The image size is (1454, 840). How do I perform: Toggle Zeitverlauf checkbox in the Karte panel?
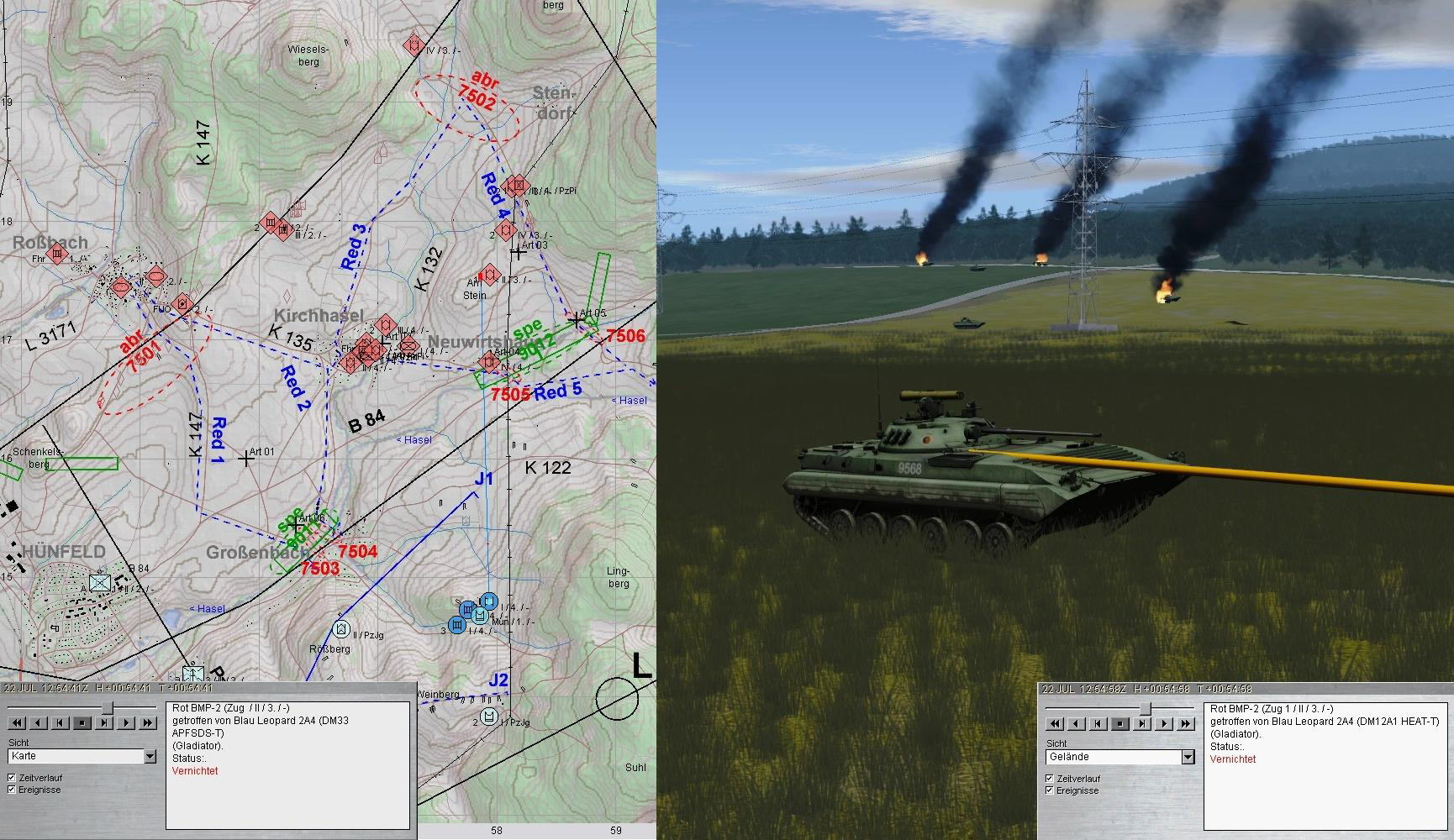click(x=12, y=778)
